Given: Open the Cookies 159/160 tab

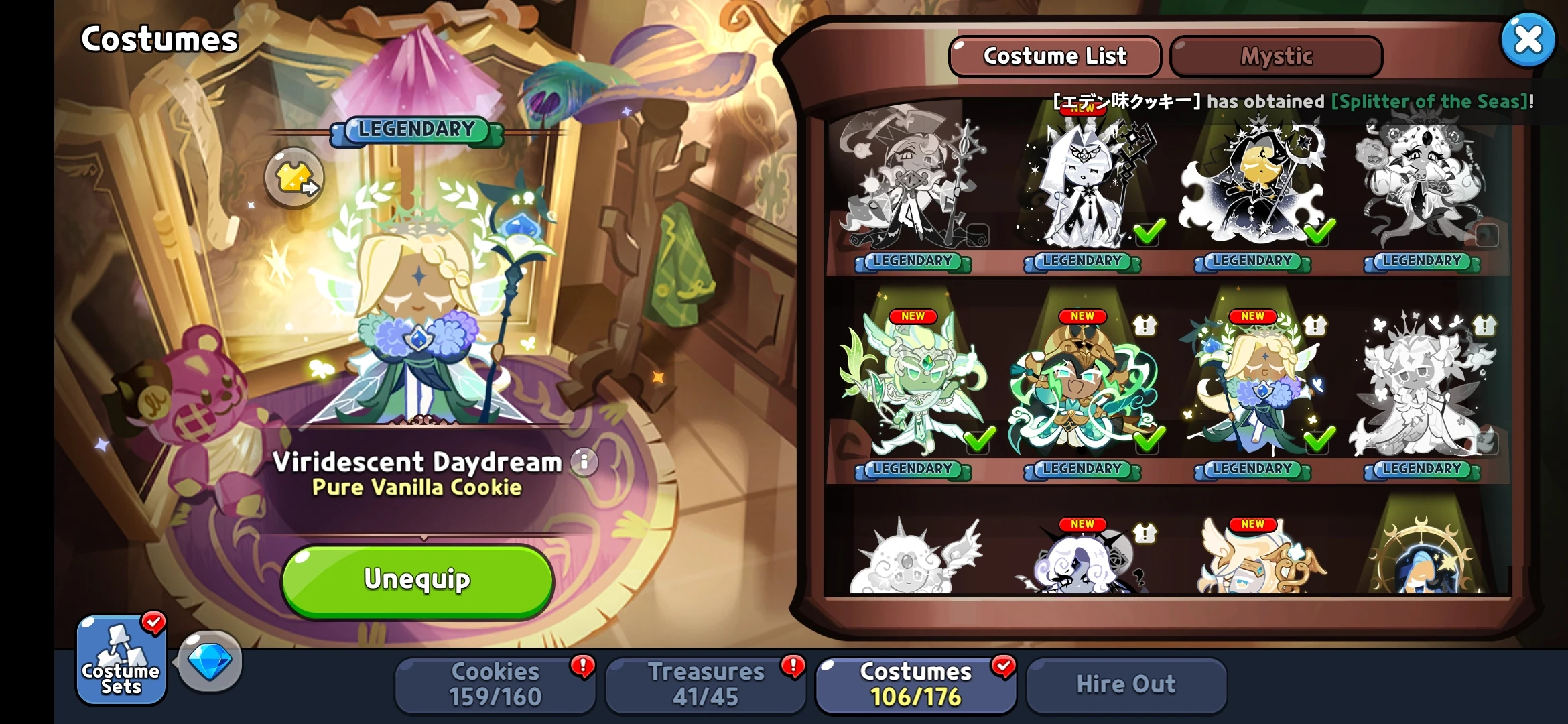Looking at the screenshot, I should click(x=496, y=683).
